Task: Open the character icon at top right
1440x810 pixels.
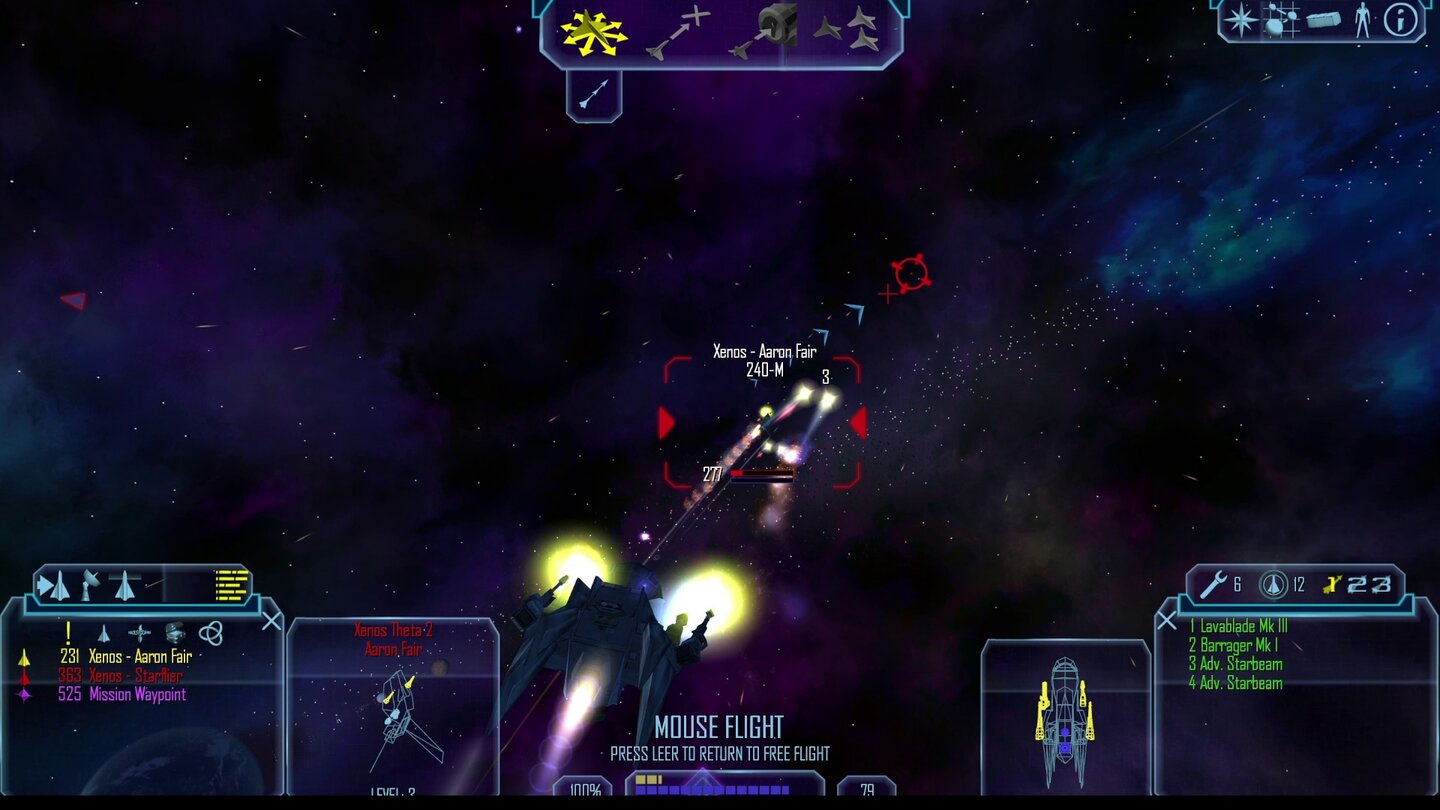Action: point(1362,20)
